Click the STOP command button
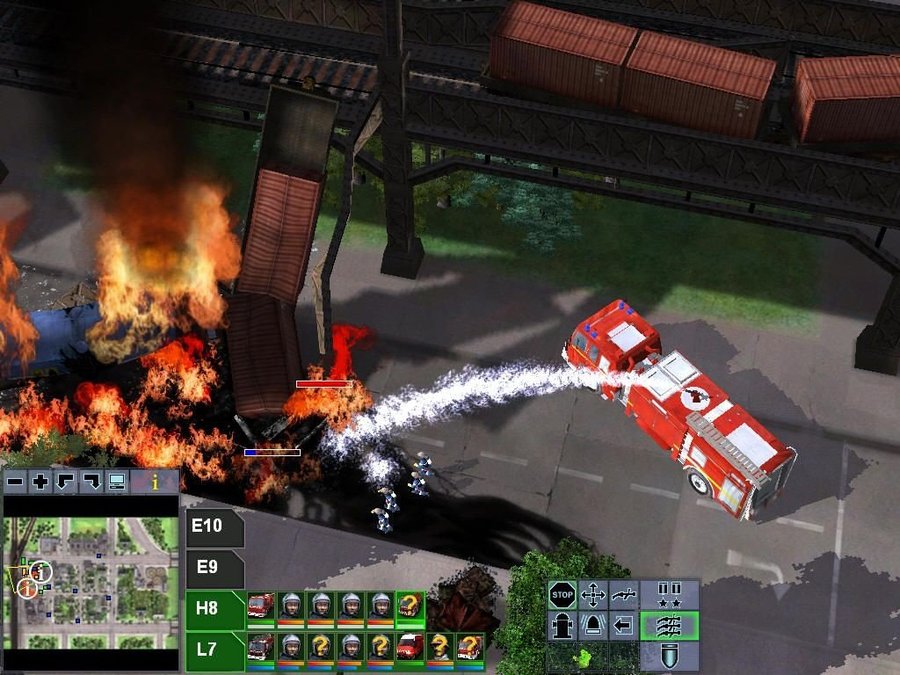This screenshot has width=900, height=675. (x=562, y=596)
